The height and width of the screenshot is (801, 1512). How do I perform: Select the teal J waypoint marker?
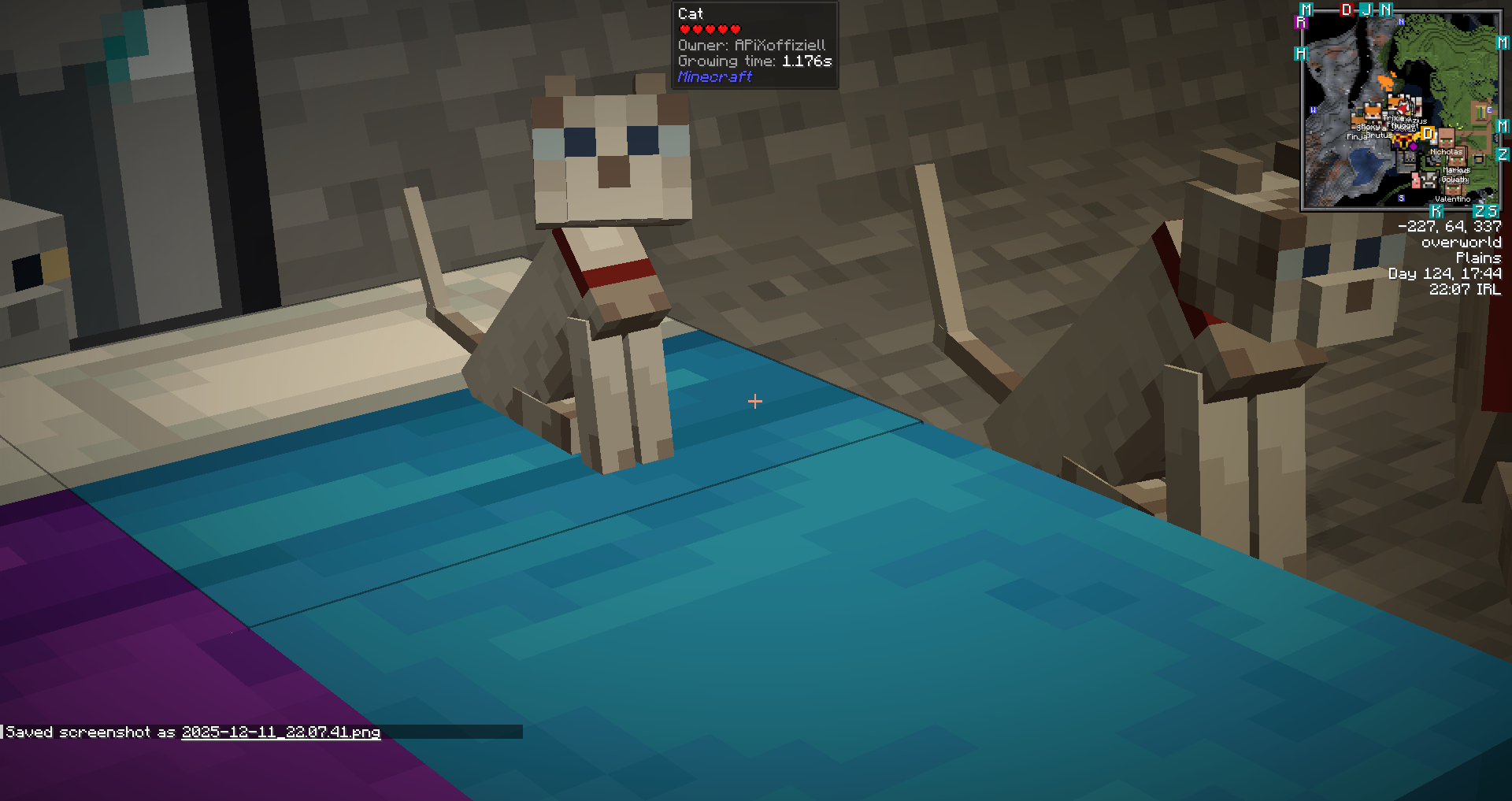(1366, 9)
